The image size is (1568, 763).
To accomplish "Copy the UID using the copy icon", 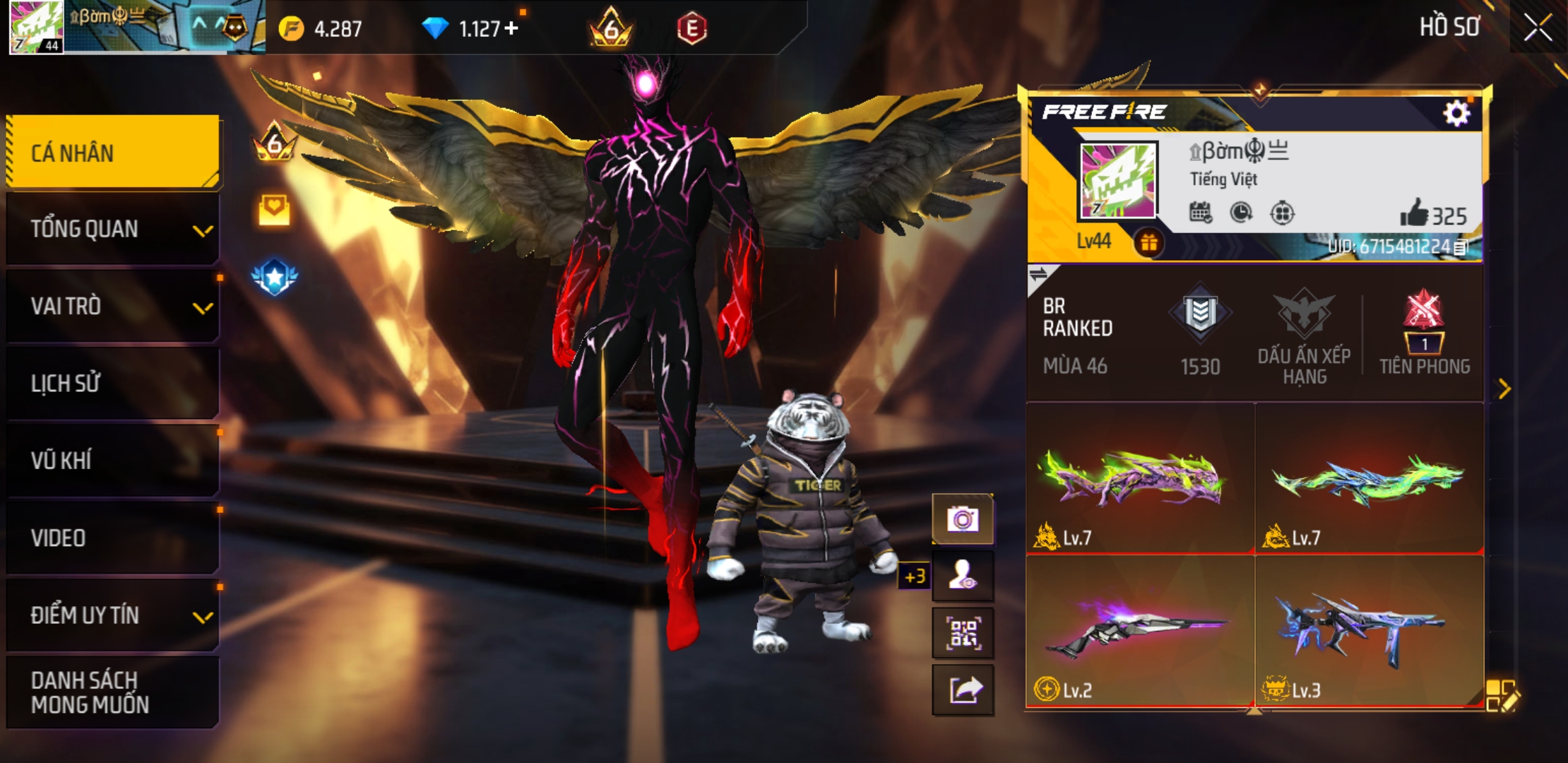I will click(1461, 247).
